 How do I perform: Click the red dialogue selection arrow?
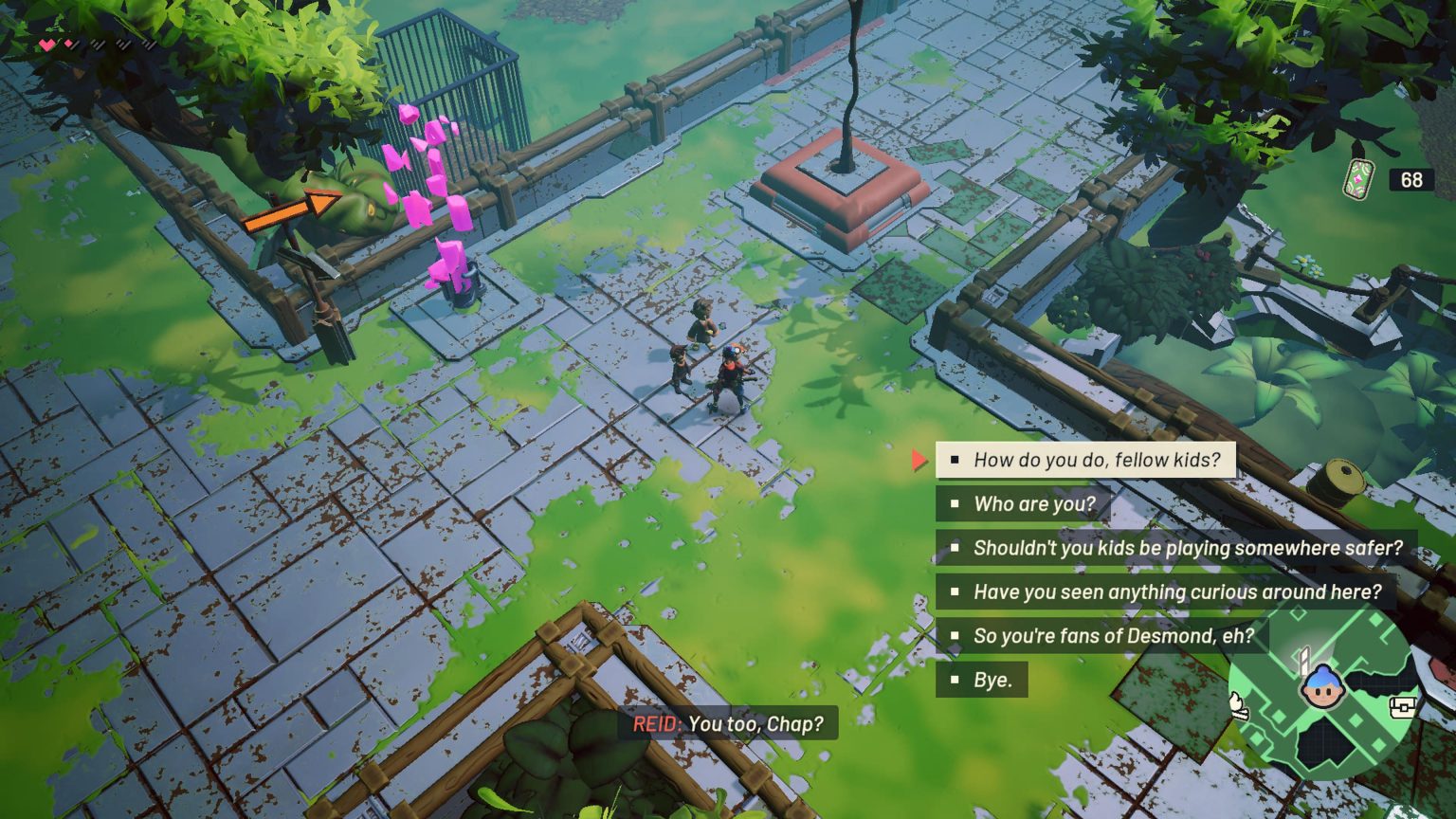click(x=918, y=460)
